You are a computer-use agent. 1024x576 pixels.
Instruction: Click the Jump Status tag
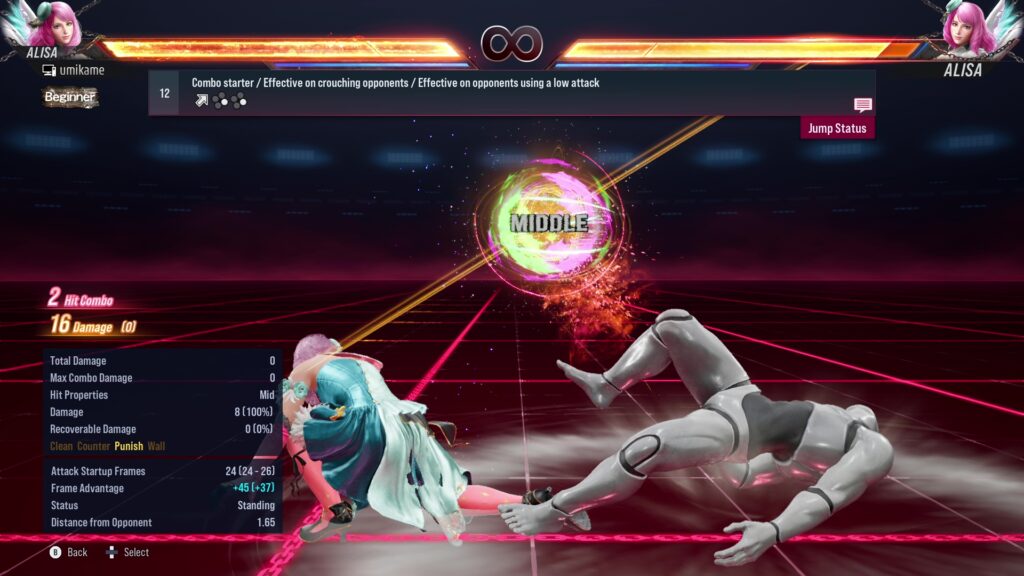click(x=837, y=128)
